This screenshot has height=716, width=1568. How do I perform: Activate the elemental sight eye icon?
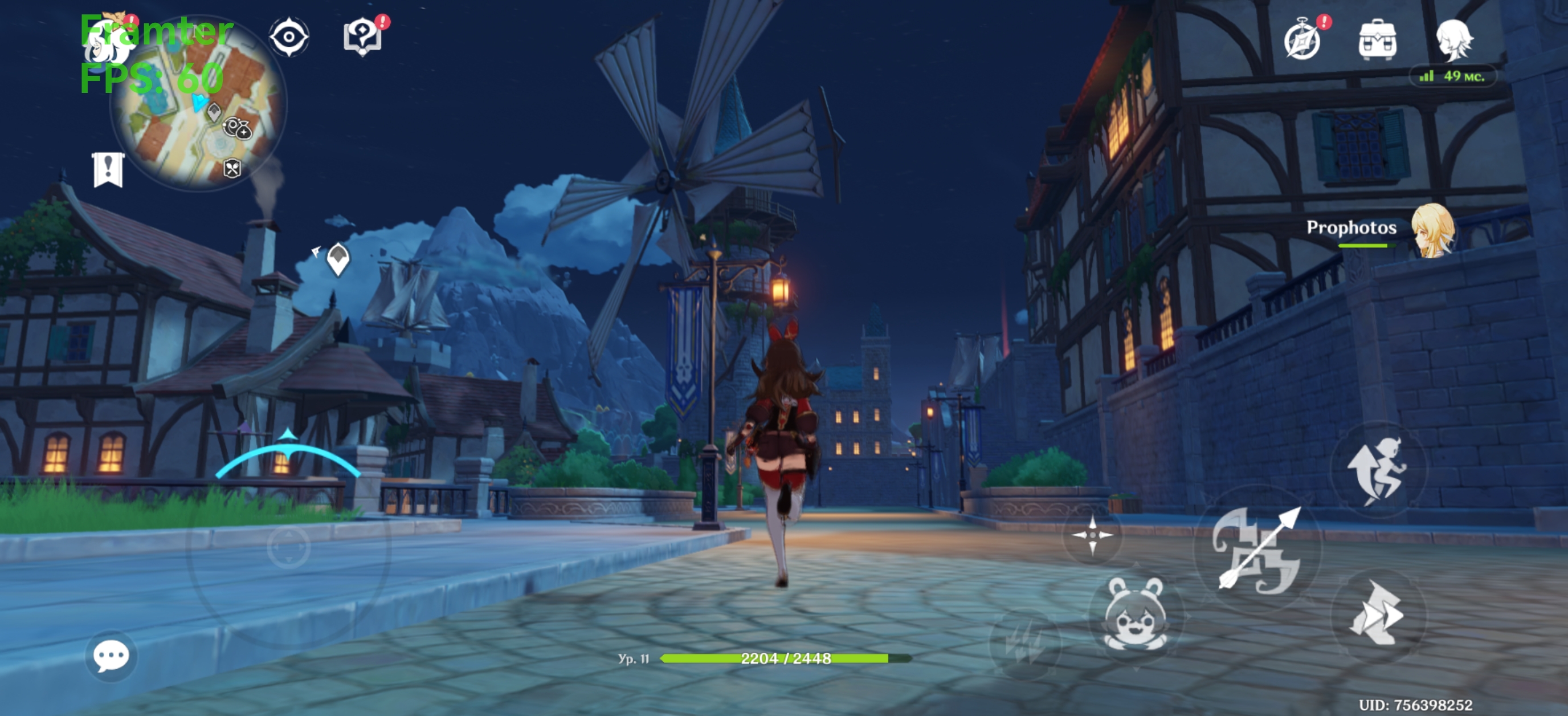[288, 38]
